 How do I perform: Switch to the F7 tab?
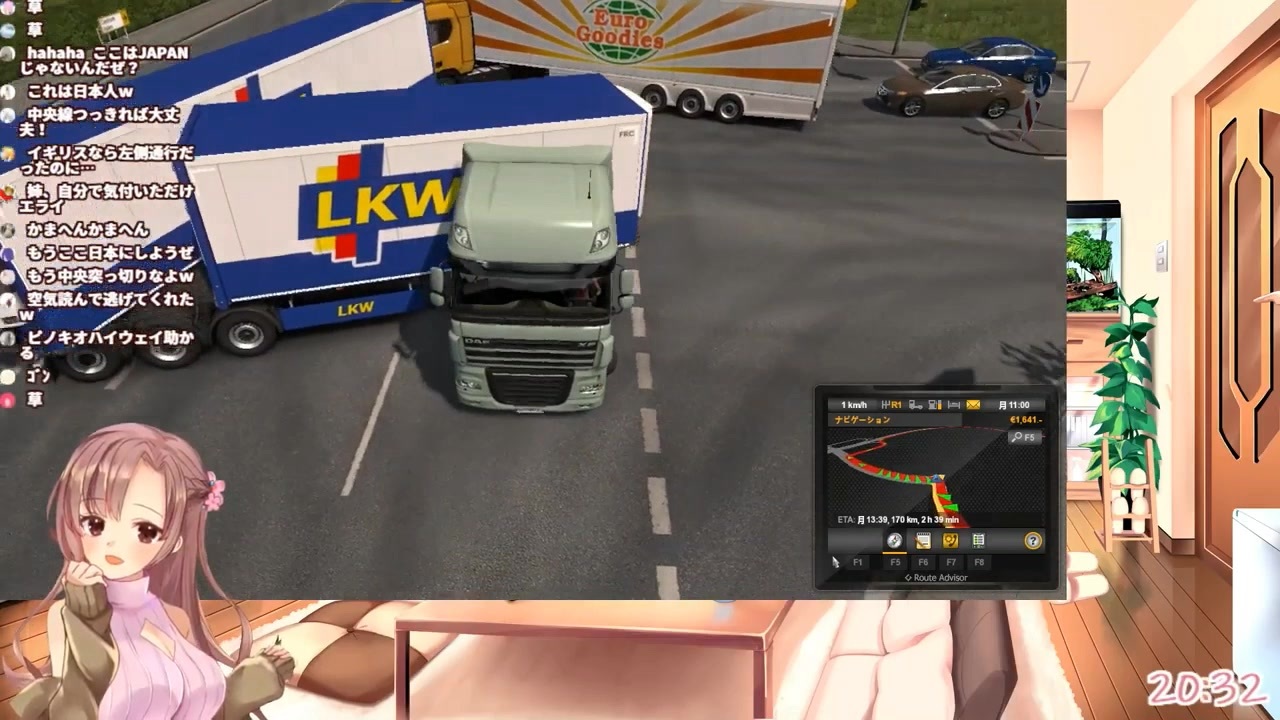point(951,562)
